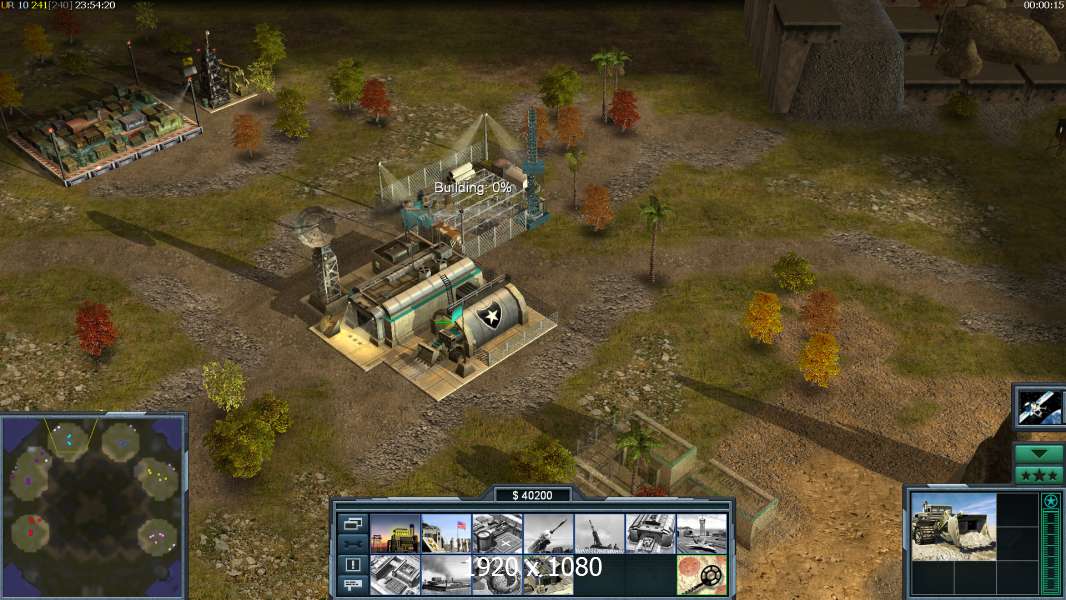Select the construction dozer portrait
The height and width of the screenshot is (600, 1066).
tap(953, 526)
